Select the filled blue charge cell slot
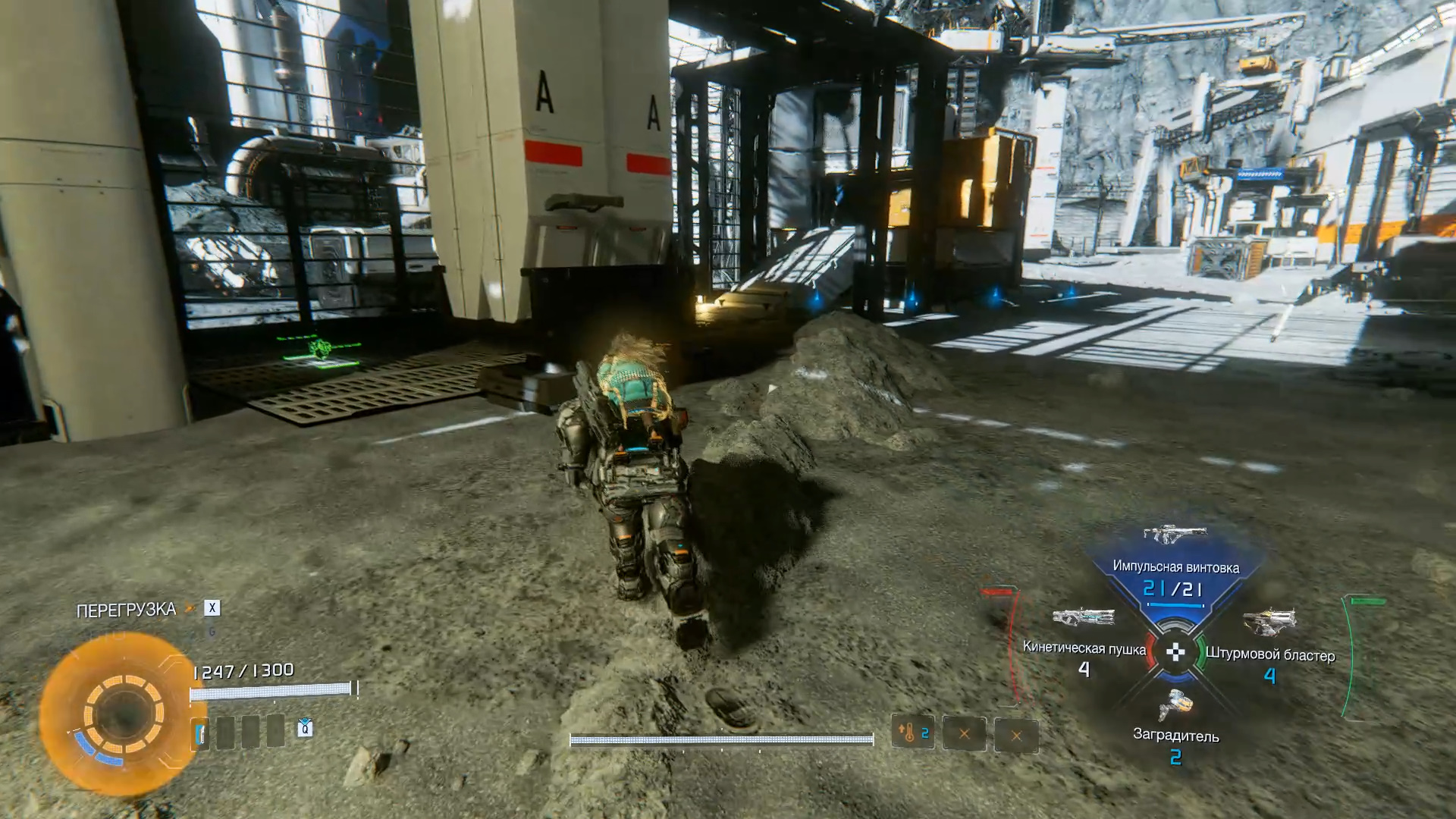Image resolution: width=1456 pixels, height=819 pixels. coord(200,733)
